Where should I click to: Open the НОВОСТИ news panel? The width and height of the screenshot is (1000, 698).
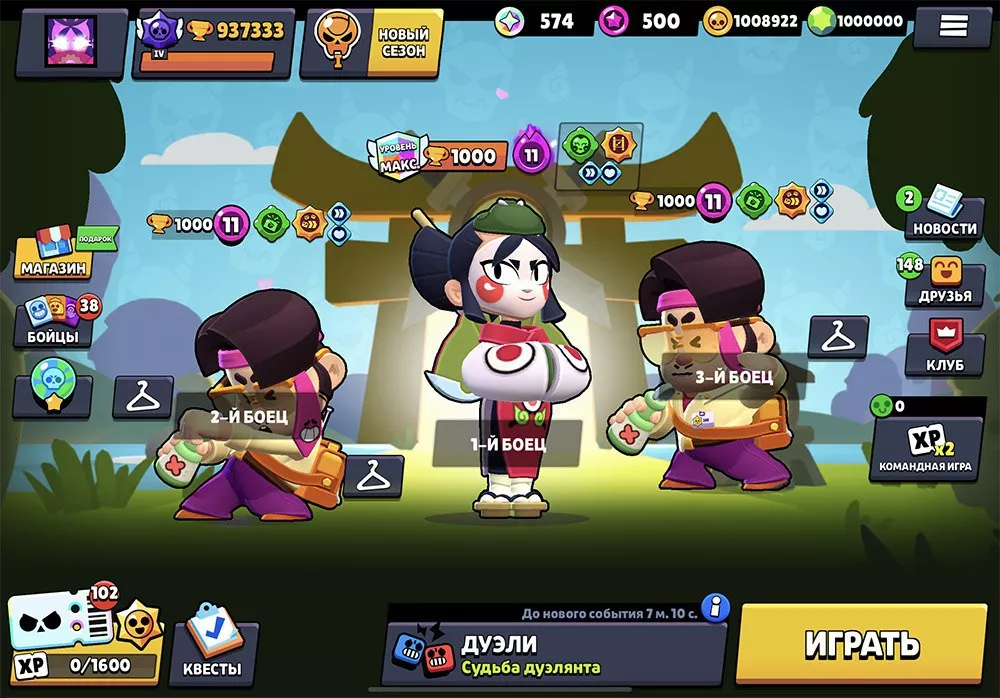944,216
